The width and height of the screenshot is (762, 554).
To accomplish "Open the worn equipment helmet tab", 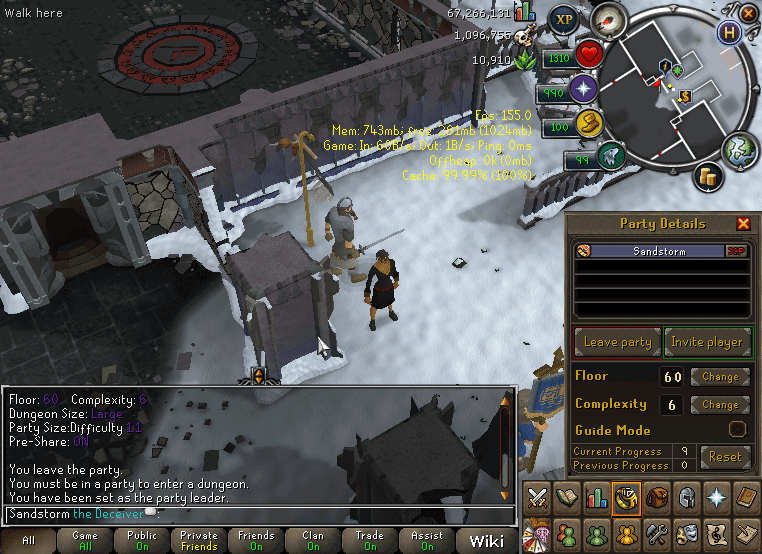I will [x=684, y=497].
